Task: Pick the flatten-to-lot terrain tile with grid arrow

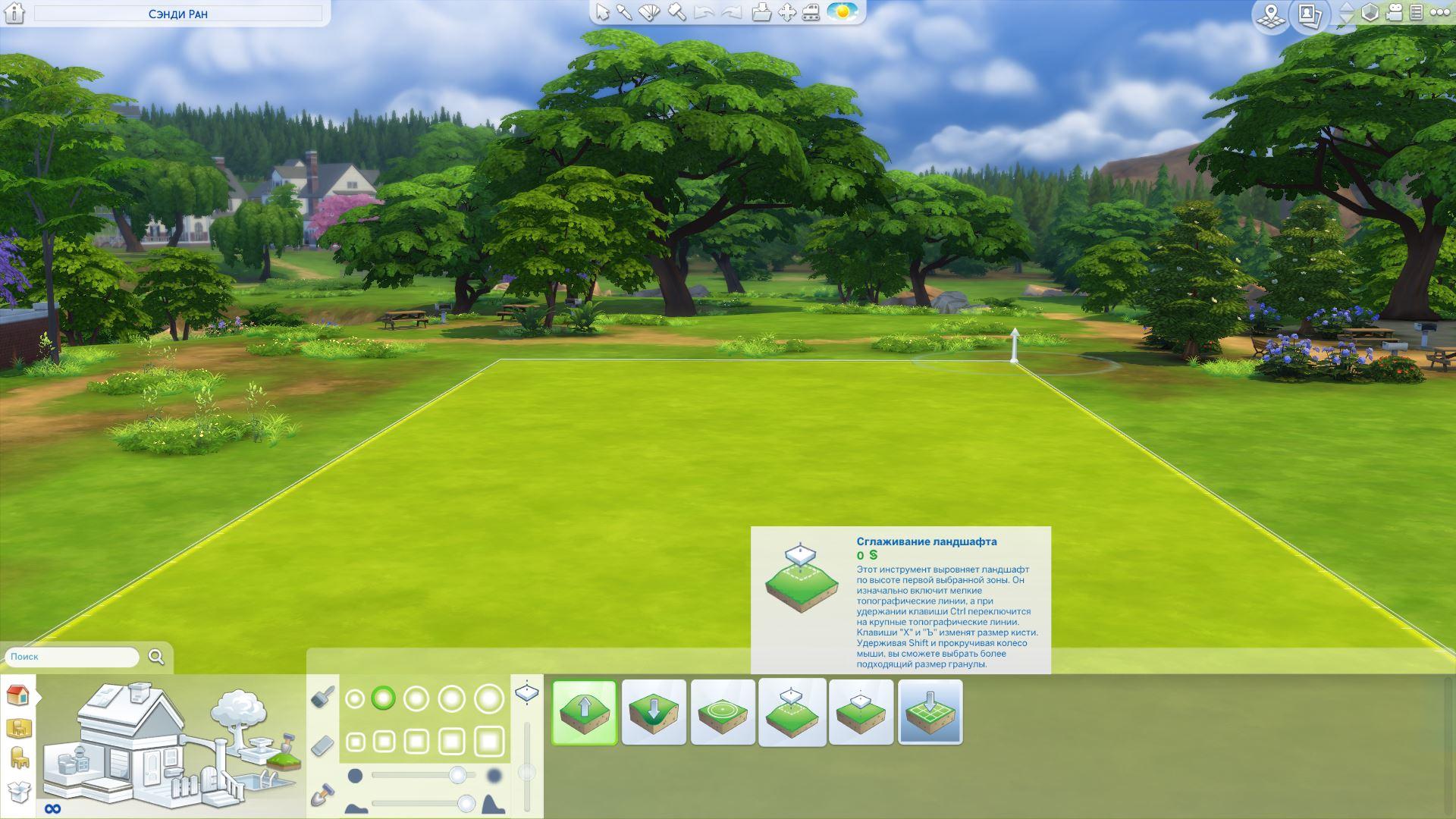Action: pyautogui.click(x=930, y=712)
